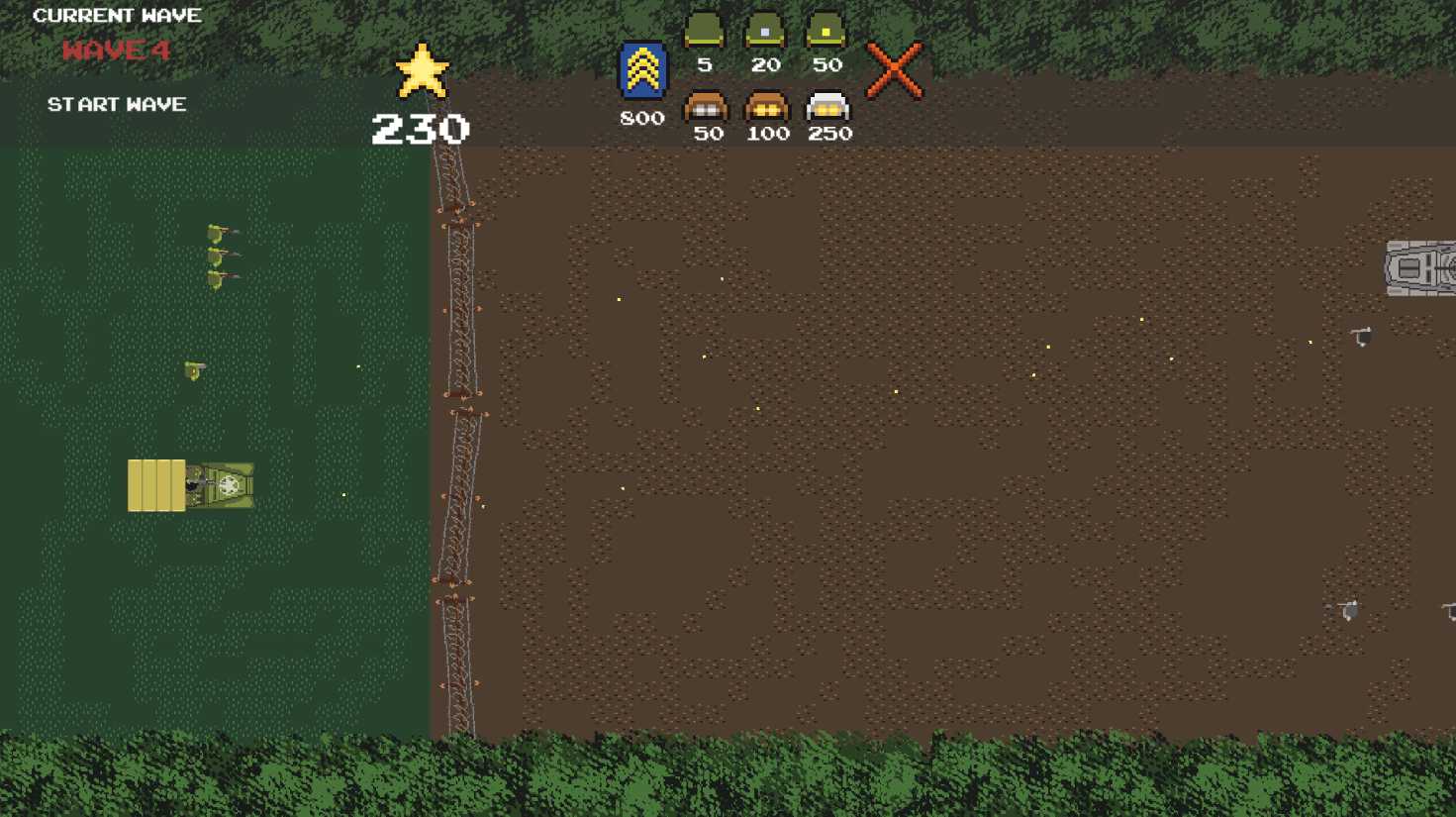Choose the green helmet with white square, cost 20

[x=765, y=31]
